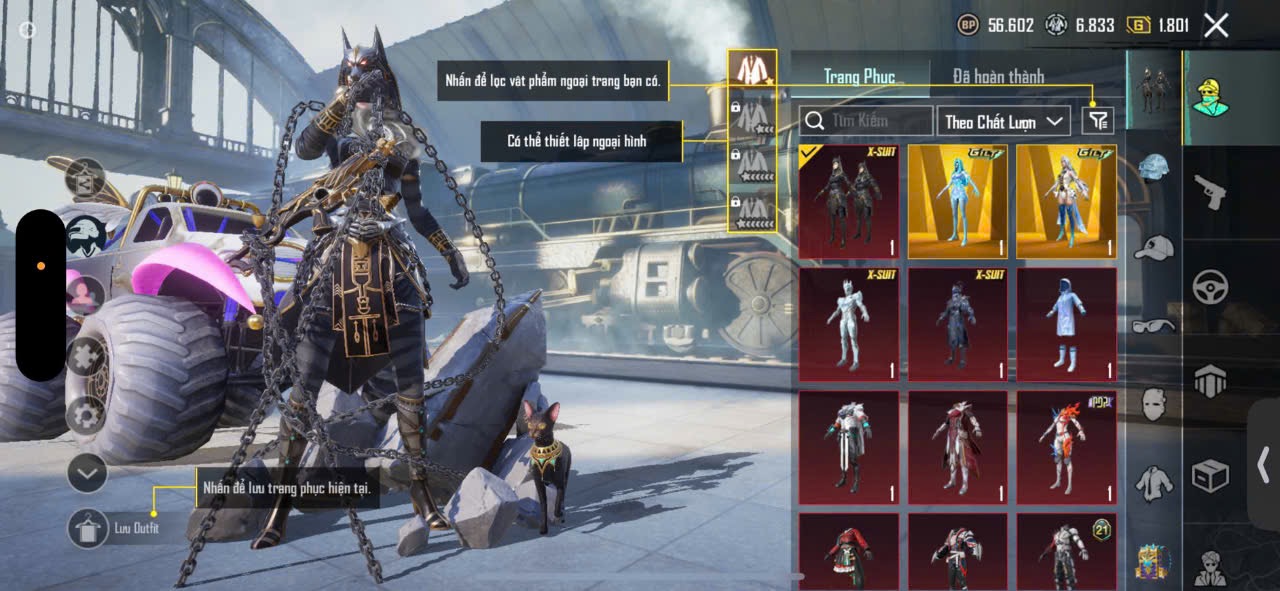This screenshot has width=1280, height=591.
Task: Save the current look with Lưu Outfit
Action: click(88, 528)
